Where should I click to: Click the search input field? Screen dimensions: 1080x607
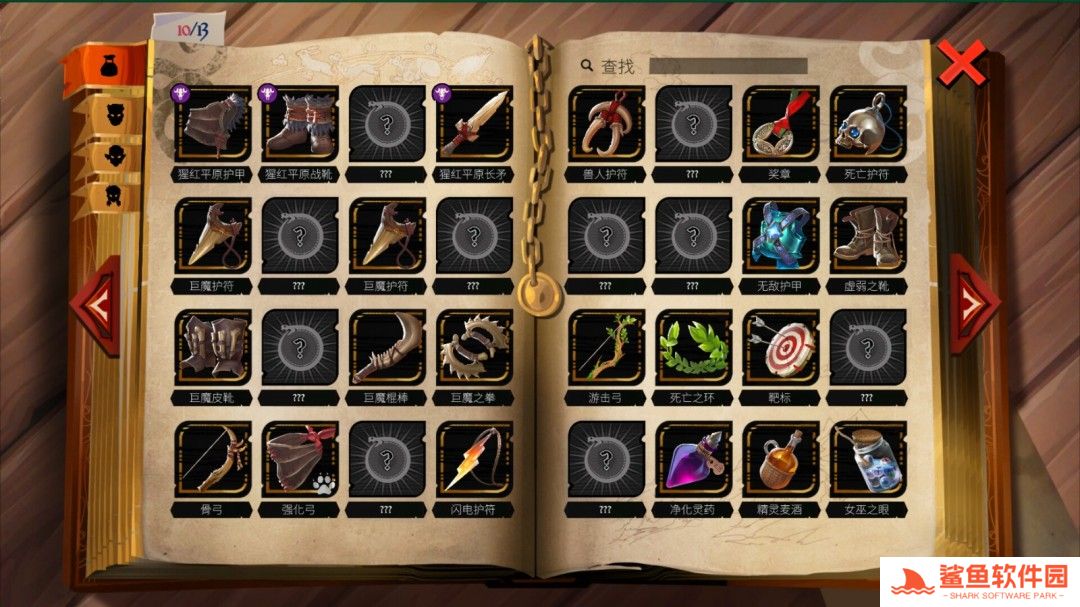coord(727,66)
